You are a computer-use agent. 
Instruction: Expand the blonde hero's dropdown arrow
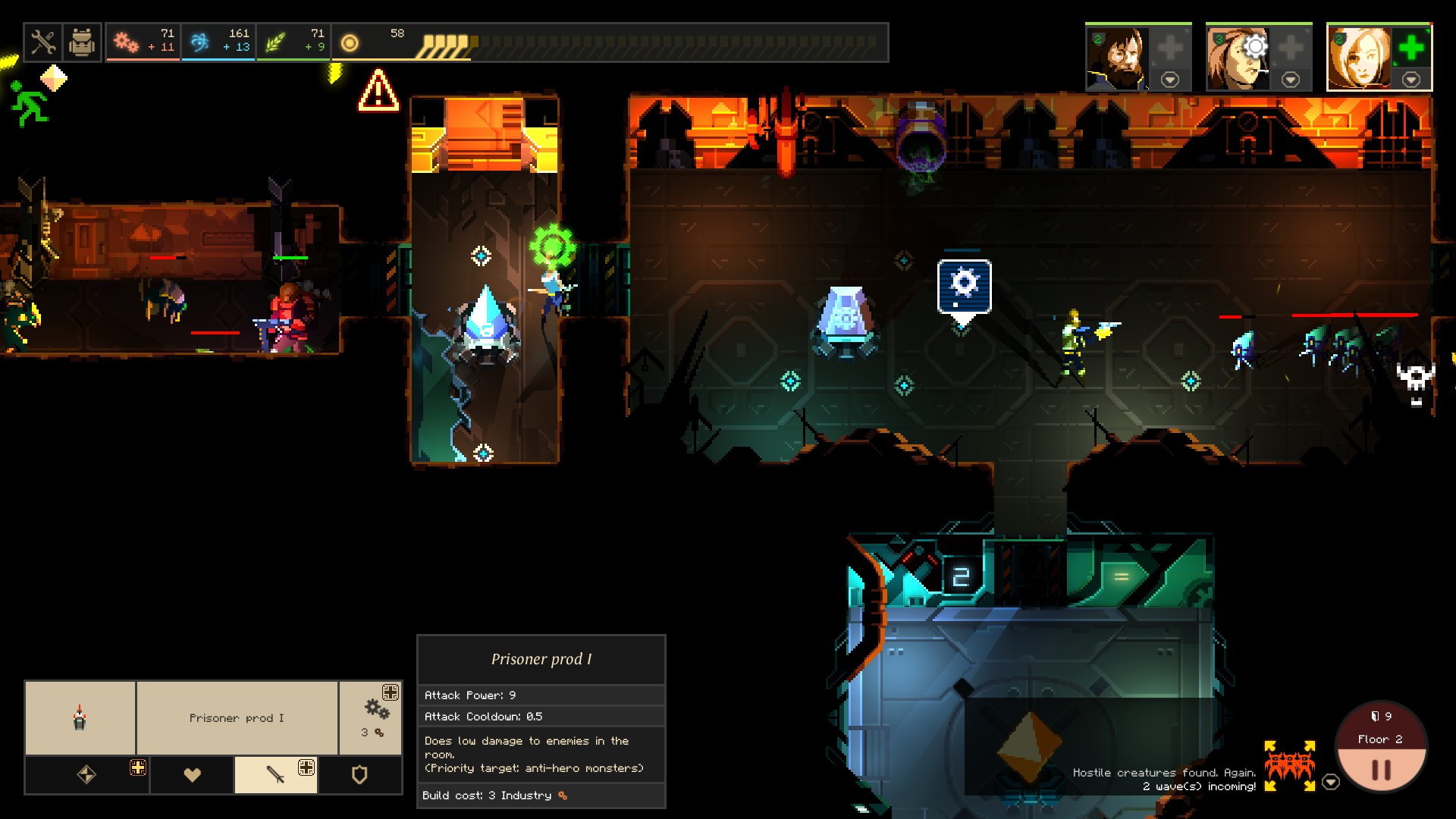point(1410,80)
